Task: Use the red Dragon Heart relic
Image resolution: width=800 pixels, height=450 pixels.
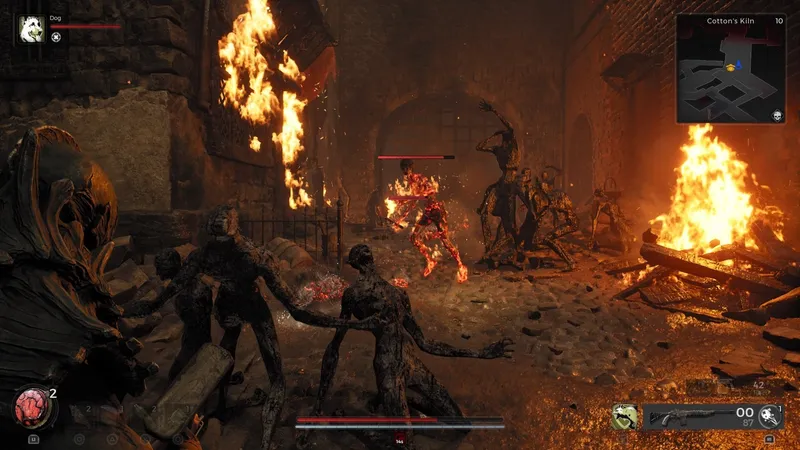Action: 32,409
